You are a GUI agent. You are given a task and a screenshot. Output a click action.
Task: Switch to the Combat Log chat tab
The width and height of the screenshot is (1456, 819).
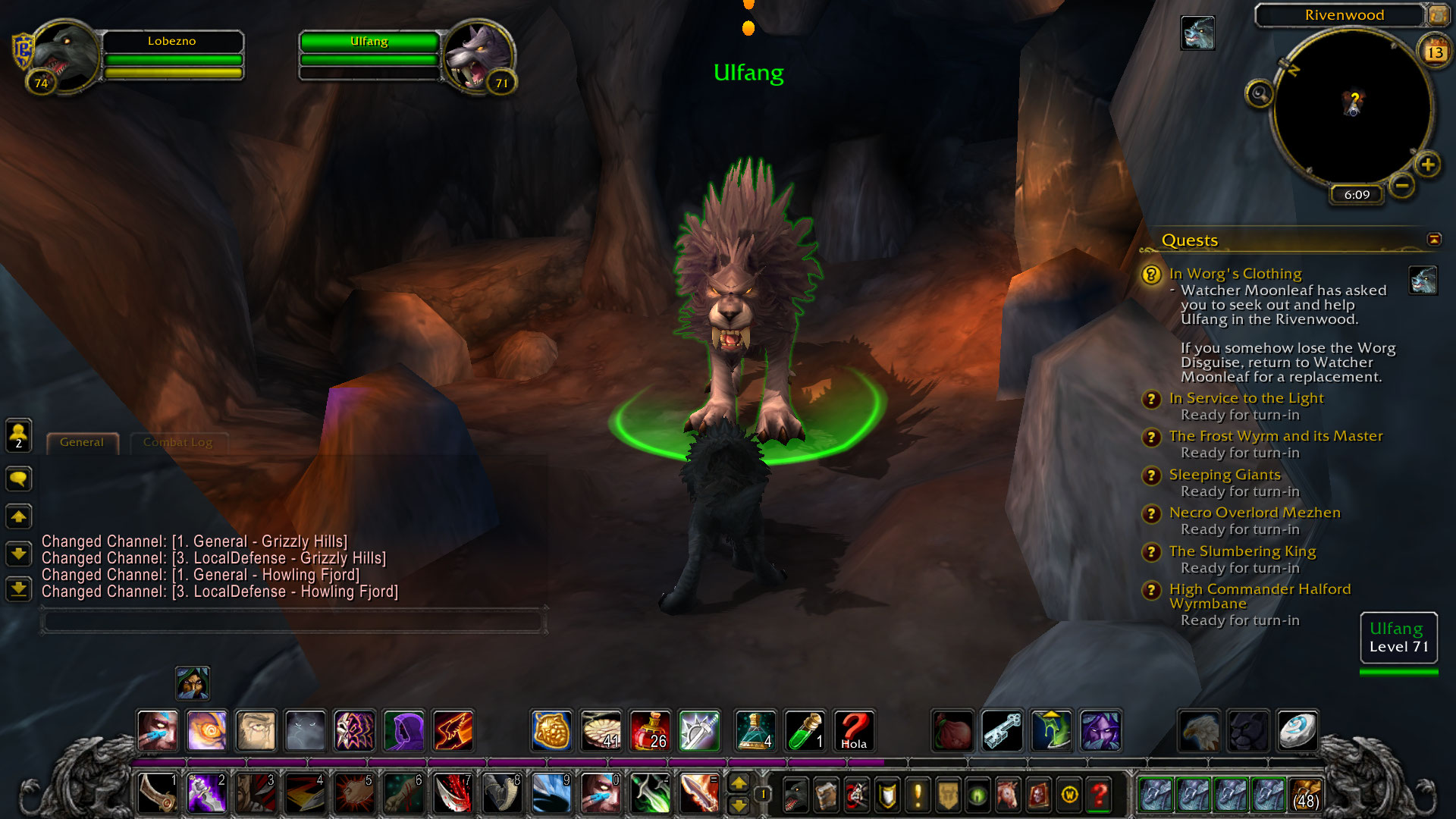(177, 442)
